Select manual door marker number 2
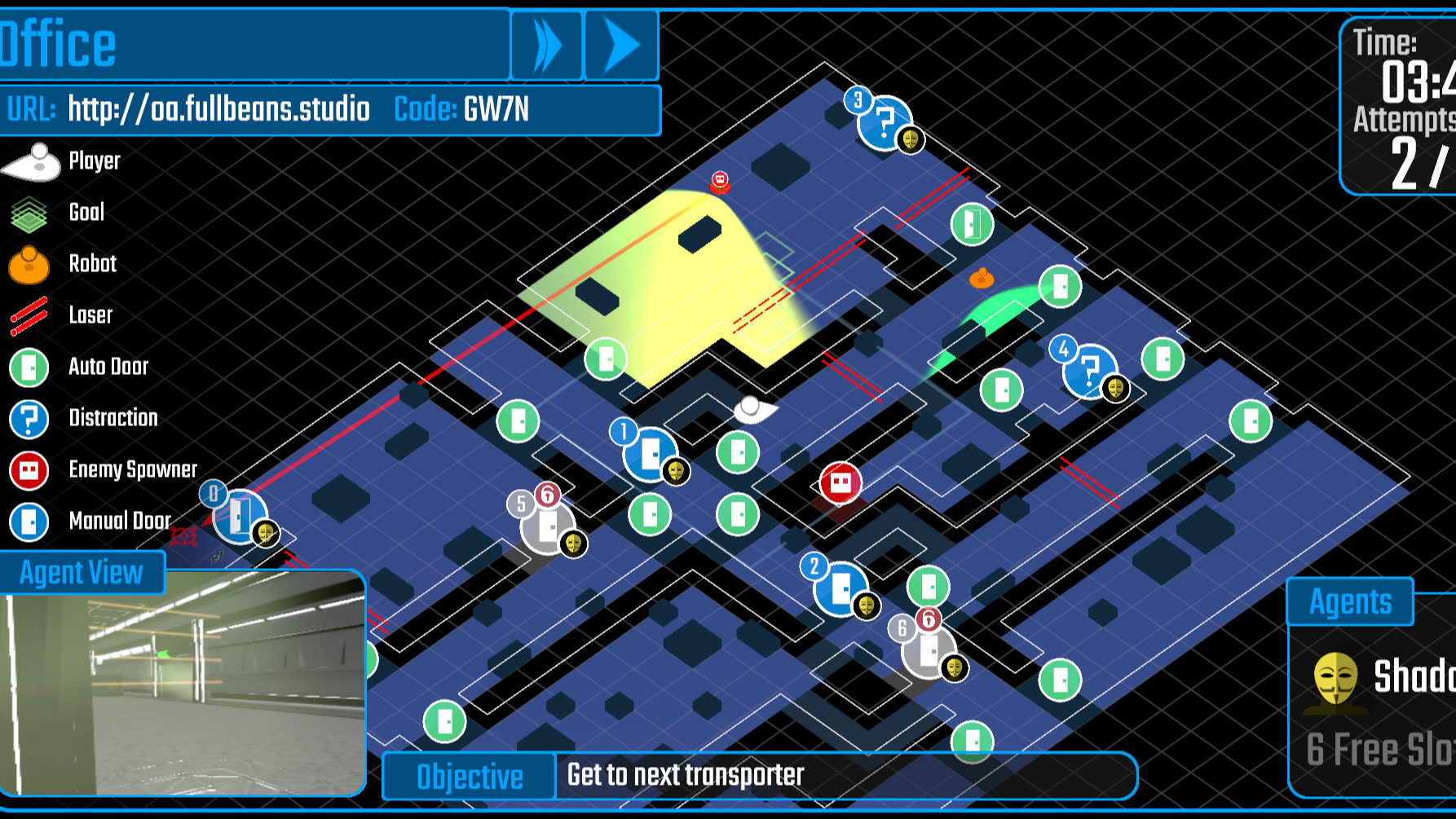1456x819 pixels. [x=840, y=588]
